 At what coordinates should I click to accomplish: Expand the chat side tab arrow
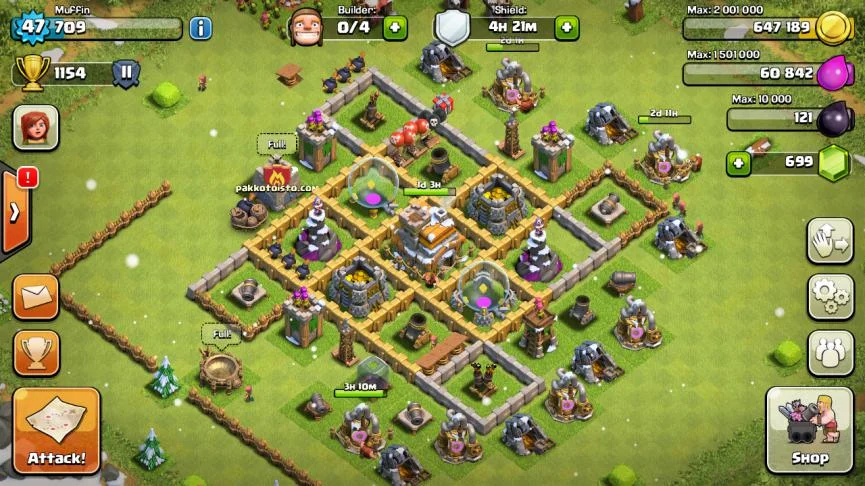[x=15, y=212]
